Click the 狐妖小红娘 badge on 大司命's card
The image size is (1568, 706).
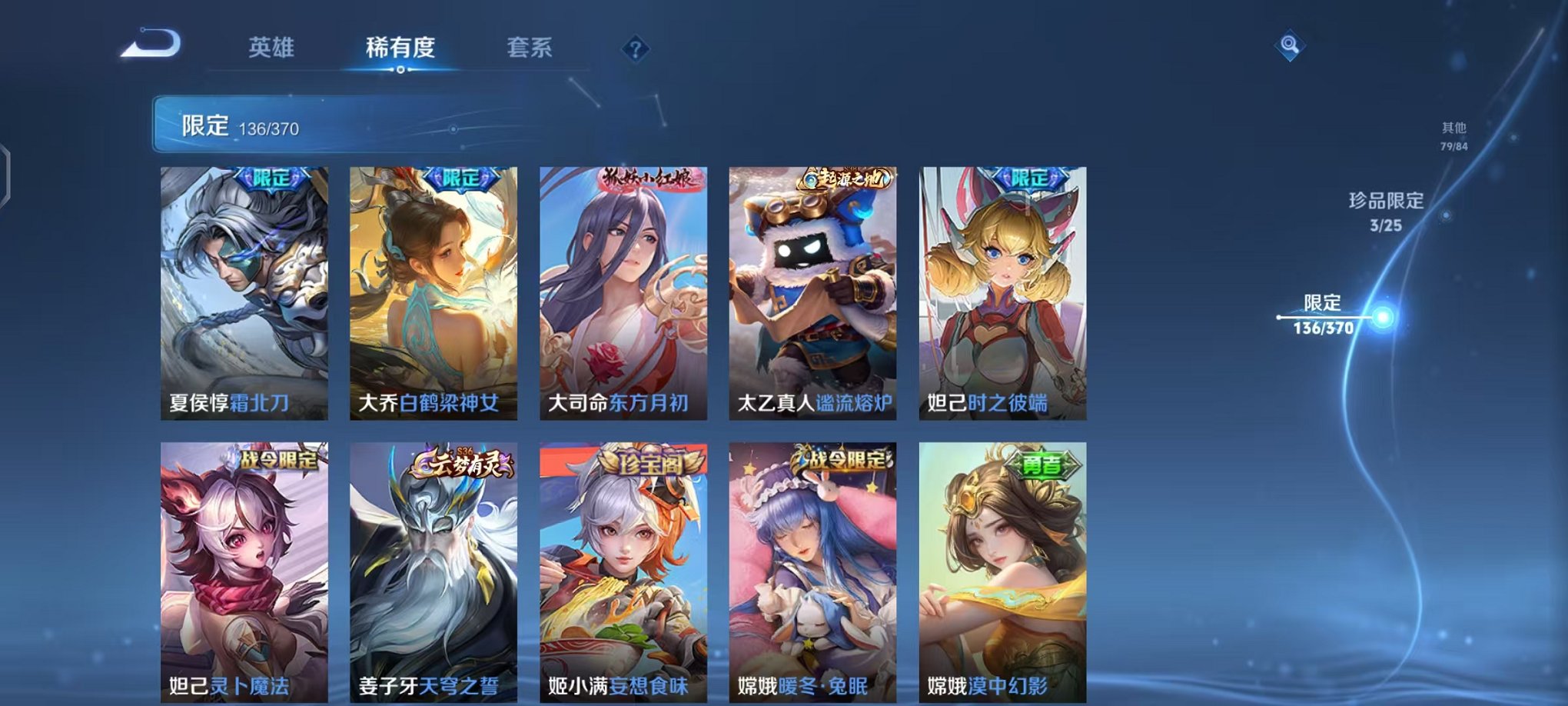point(648,178)
